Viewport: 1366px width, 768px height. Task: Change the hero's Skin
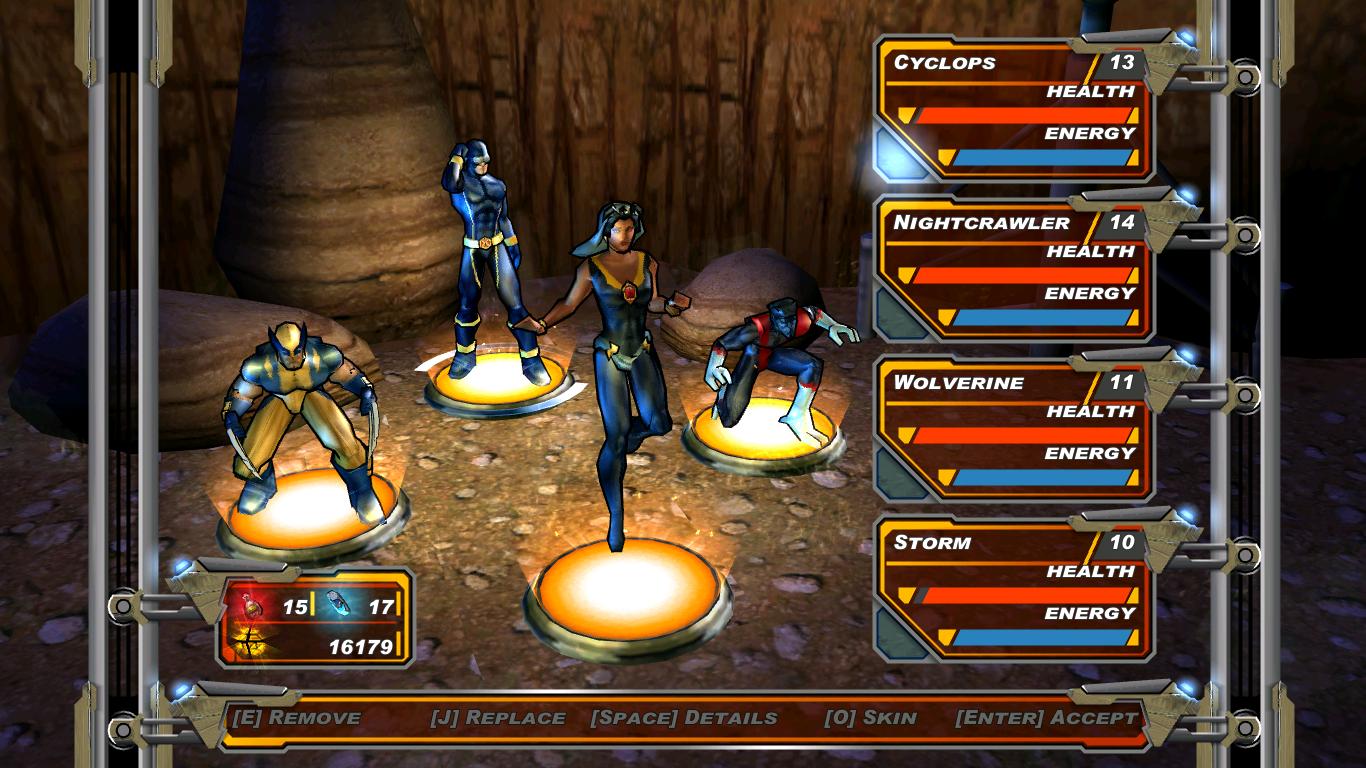coord(870,718)
